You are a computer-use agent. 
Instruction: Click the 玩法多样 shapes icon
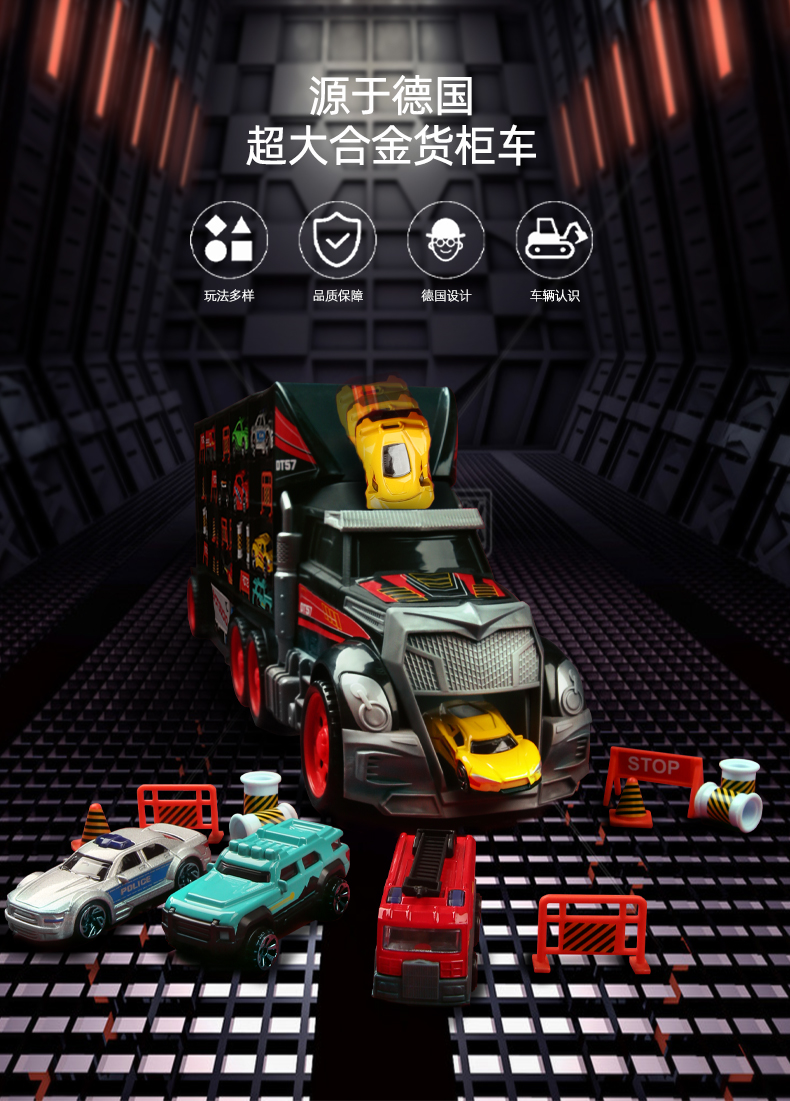click(x=229, y=241)
